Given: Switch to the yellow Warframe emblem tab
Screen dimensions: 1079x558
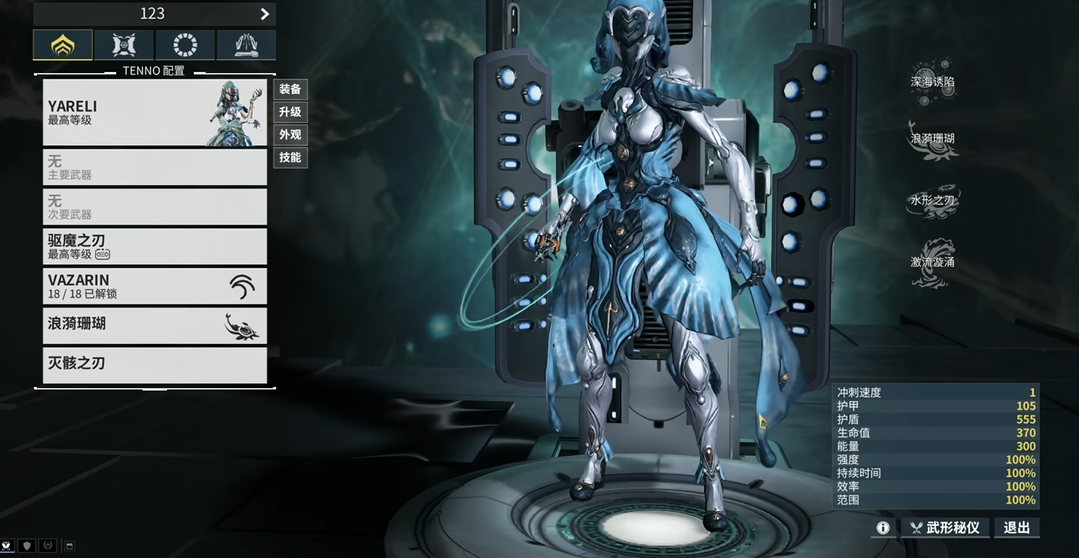Looking at the screenshot, I should coord(63,44).
